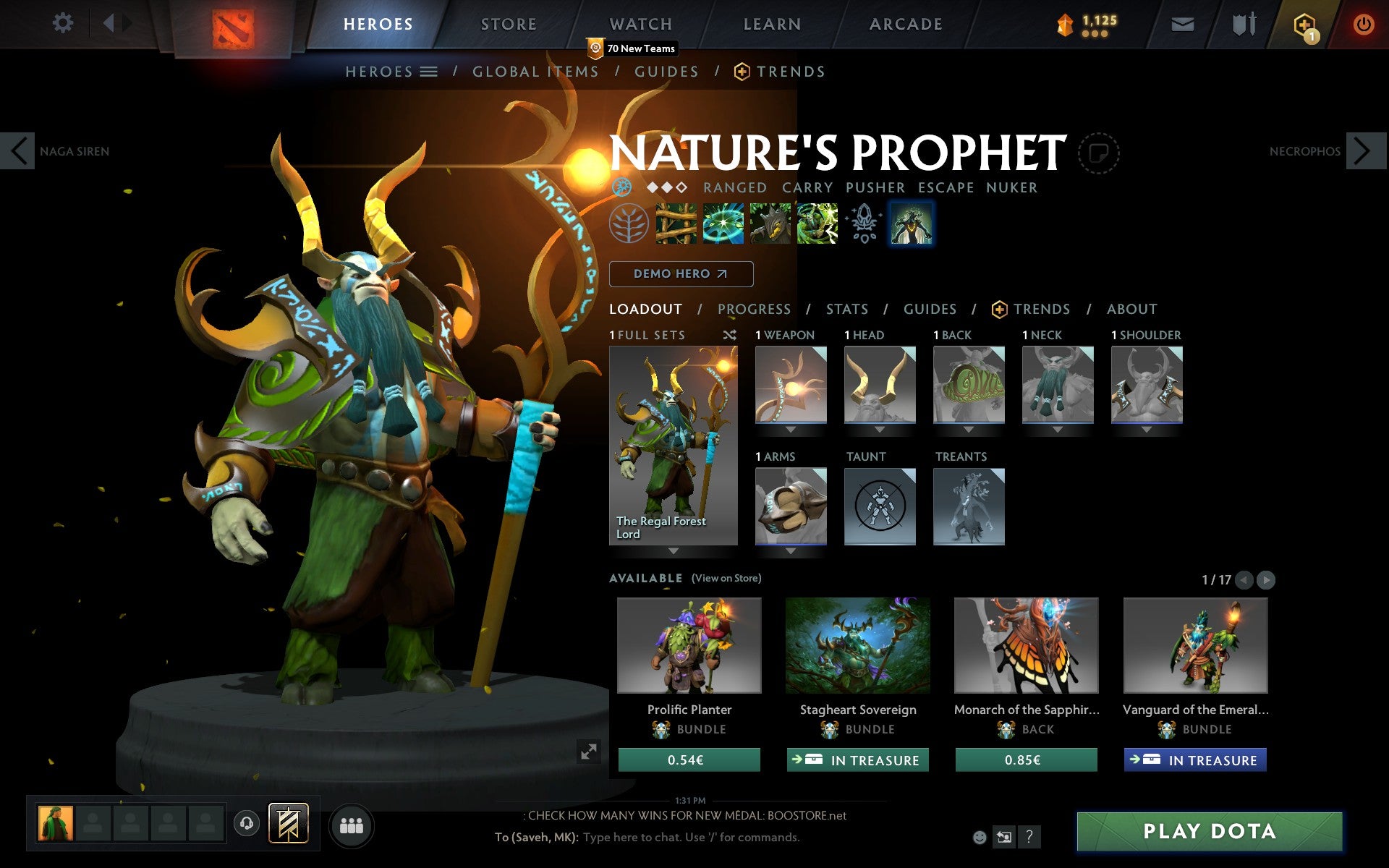This screenshot has width=1389, height=868.
Task: Open the settings gear icon
Action: tap(64, 23)
